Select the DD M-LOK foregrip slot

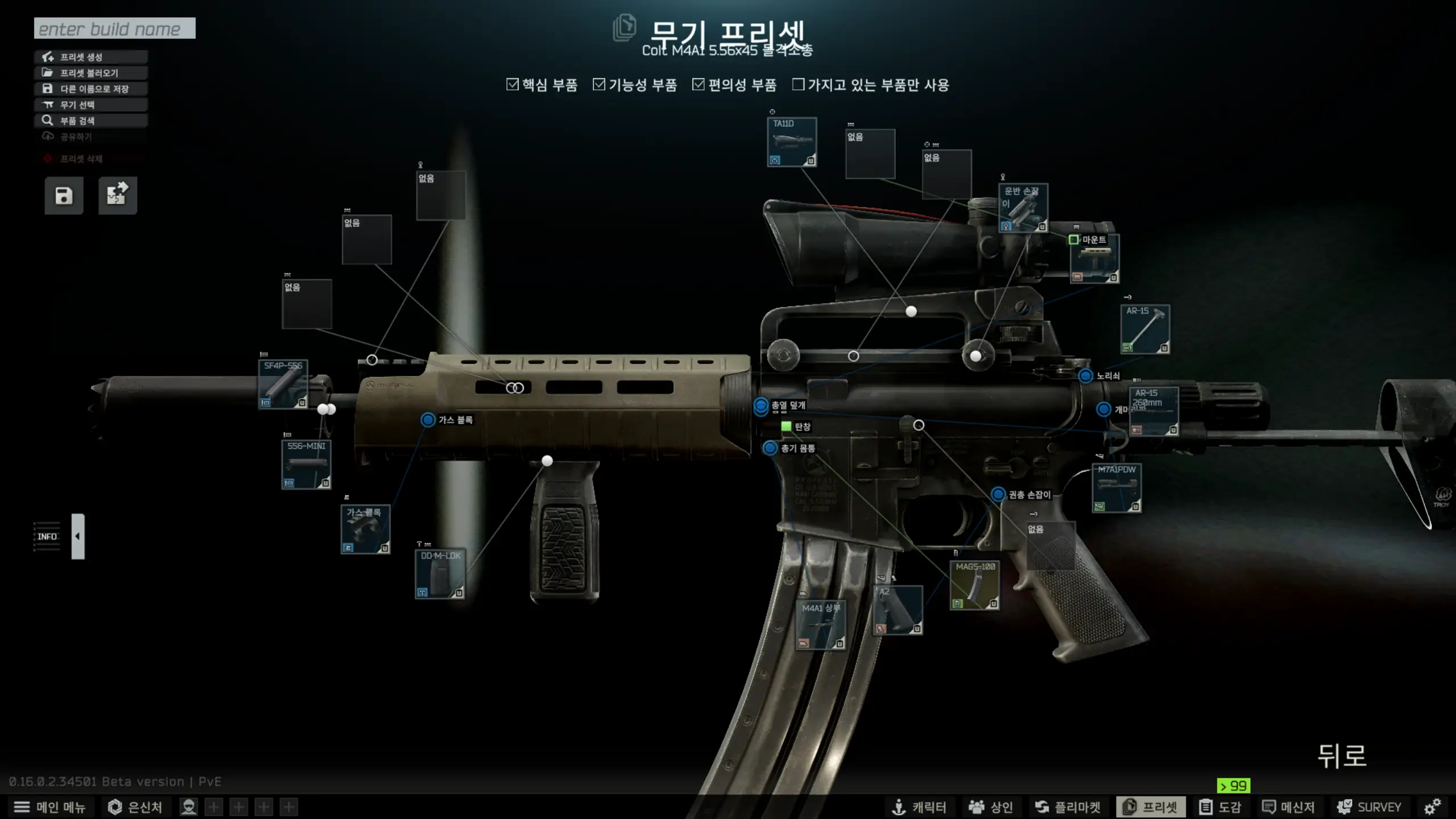440,574
